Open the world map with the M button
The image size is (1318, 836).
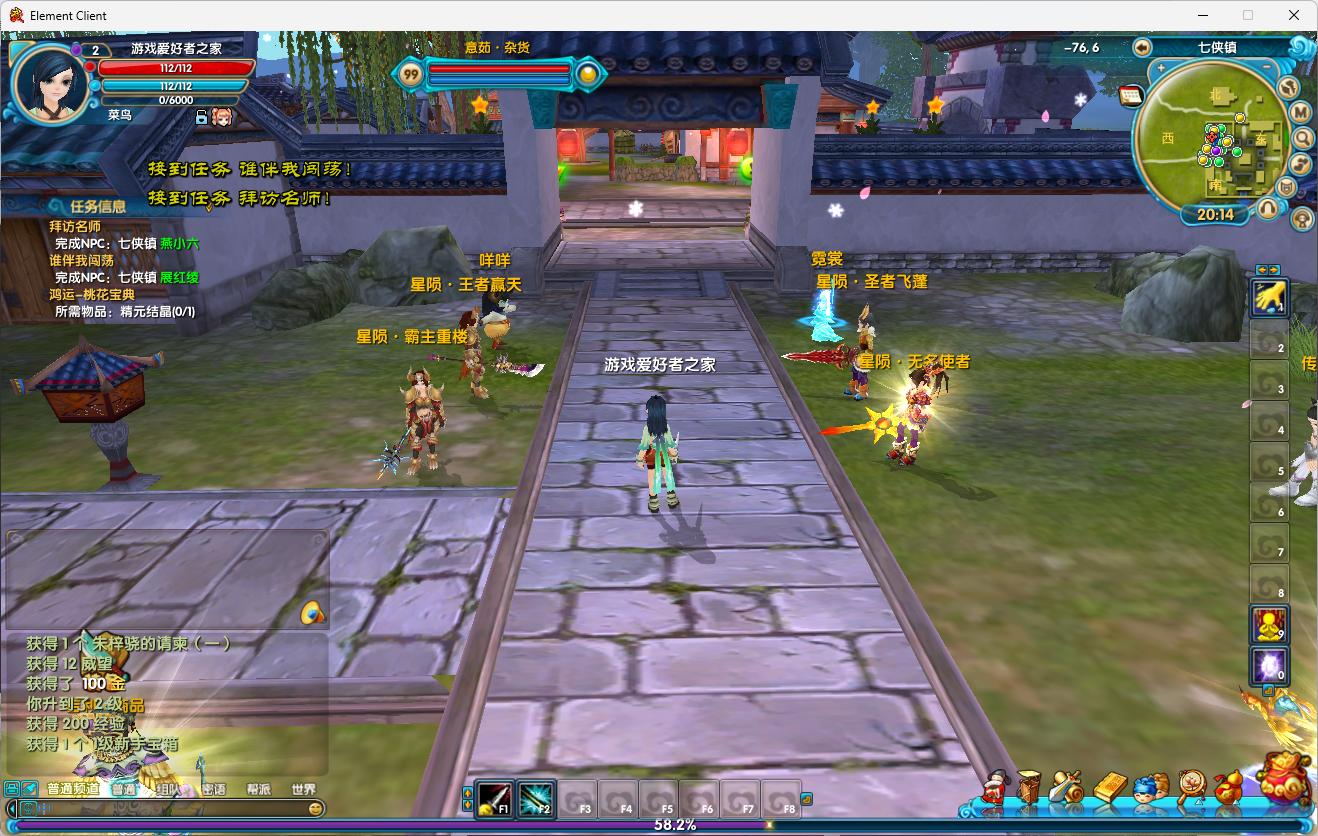[1301, 112]
